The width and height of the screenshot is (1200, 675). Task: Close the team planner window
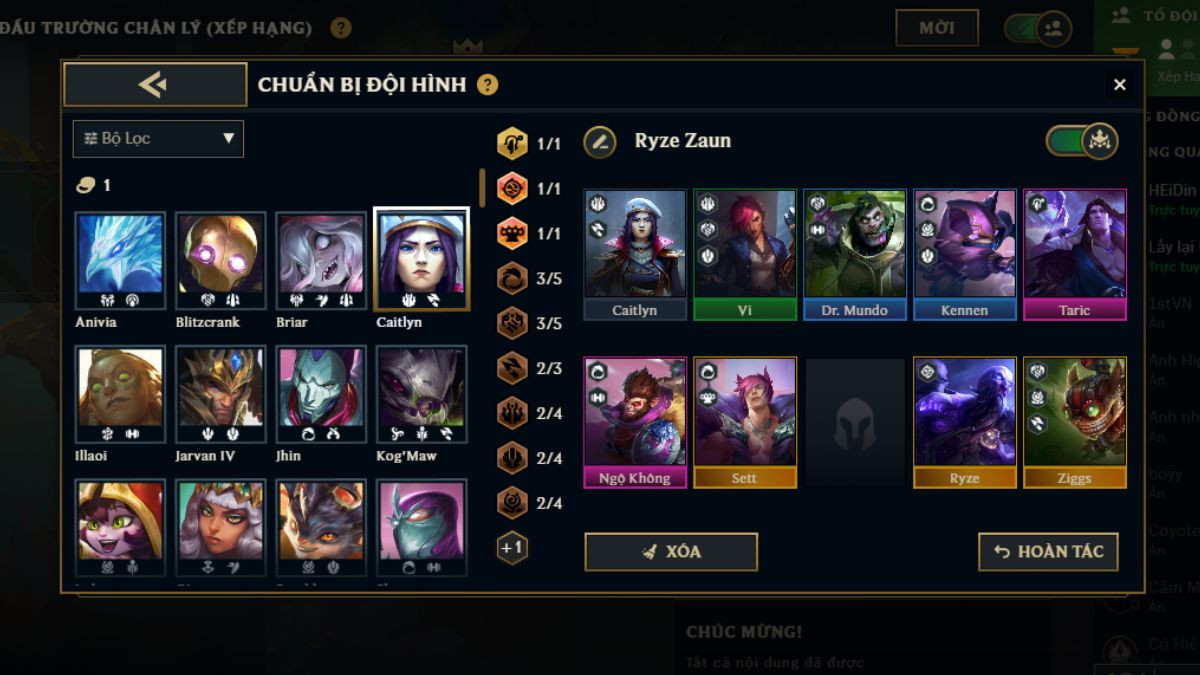pyautogui.click(x=1119, y=85)
